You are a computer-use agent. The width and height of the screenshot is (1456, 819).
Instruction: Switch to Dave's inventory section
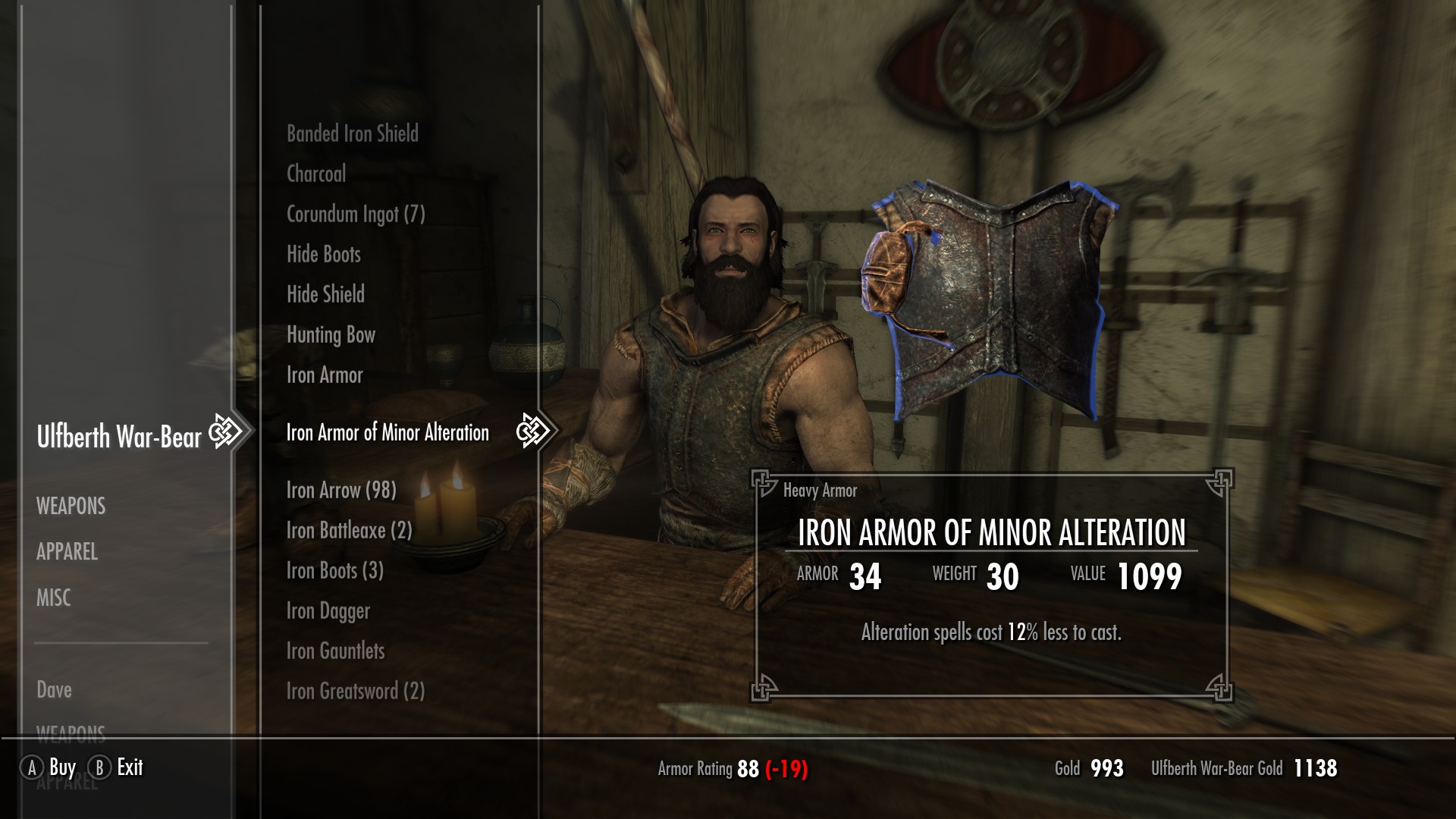point(54,689)
